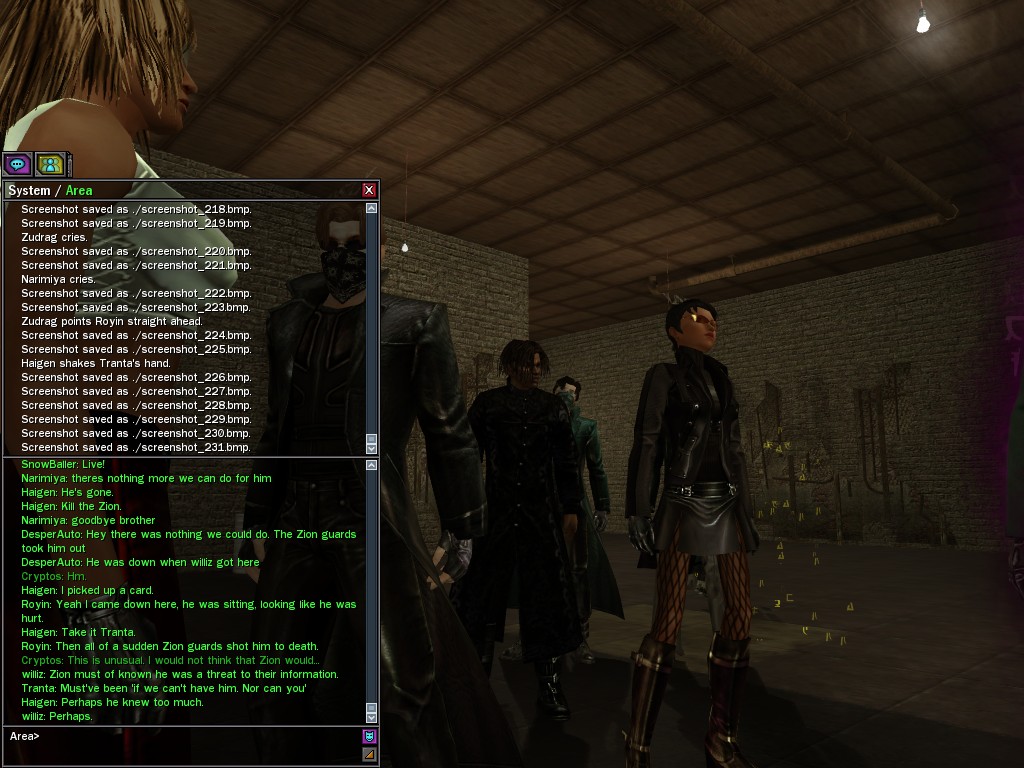The width and height of the screenshot is (1024, 768).
Task: Select the System channel label in title
Action: 28,190
